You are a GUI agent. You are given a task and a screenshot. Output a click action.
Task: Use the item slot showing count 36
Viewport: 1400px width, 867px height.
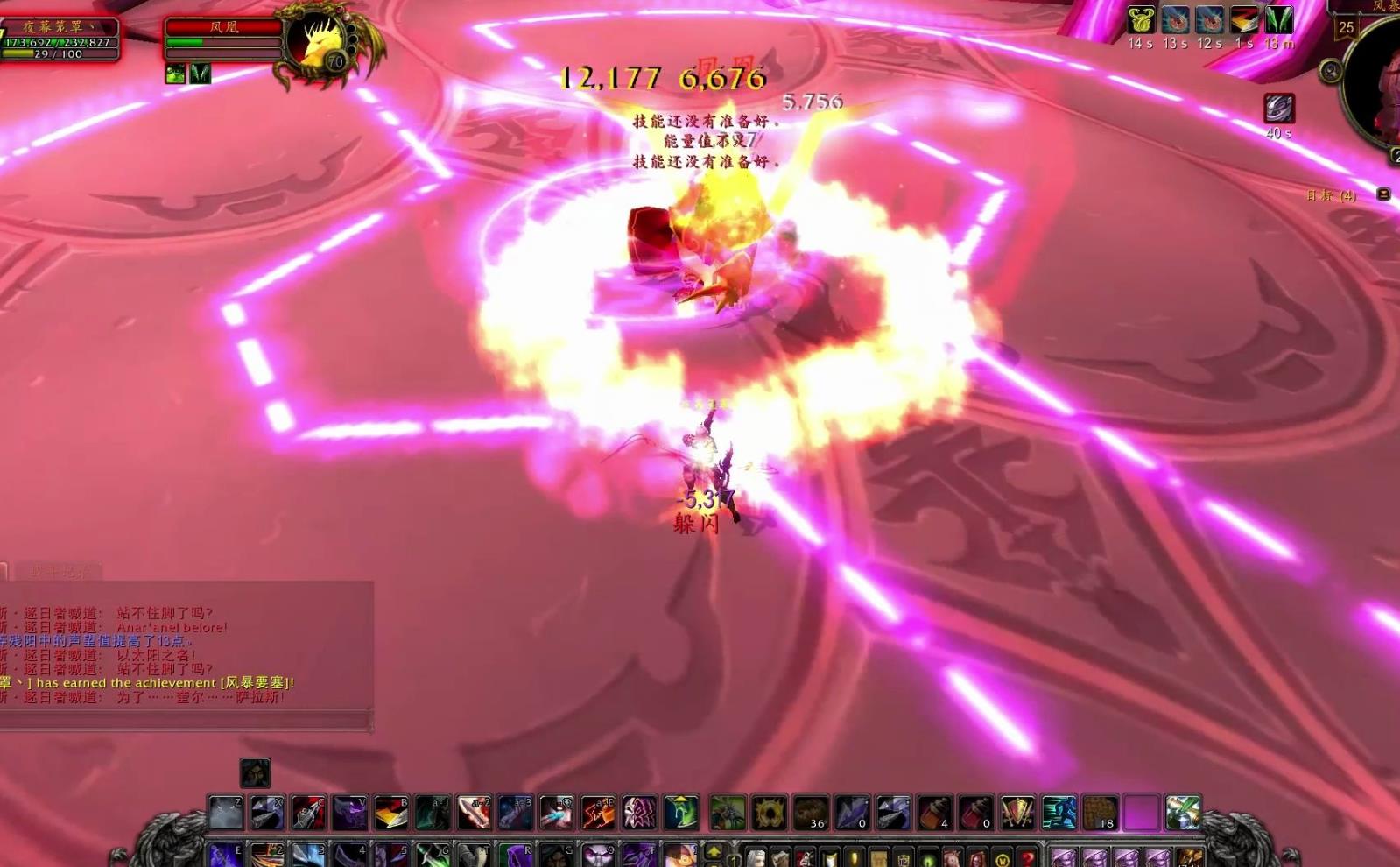tap(811, 813)
